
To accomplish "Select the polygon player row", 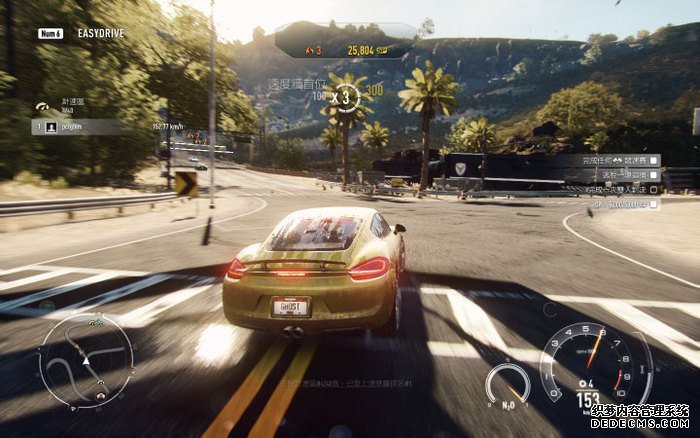I will click(x=80, y=127).
